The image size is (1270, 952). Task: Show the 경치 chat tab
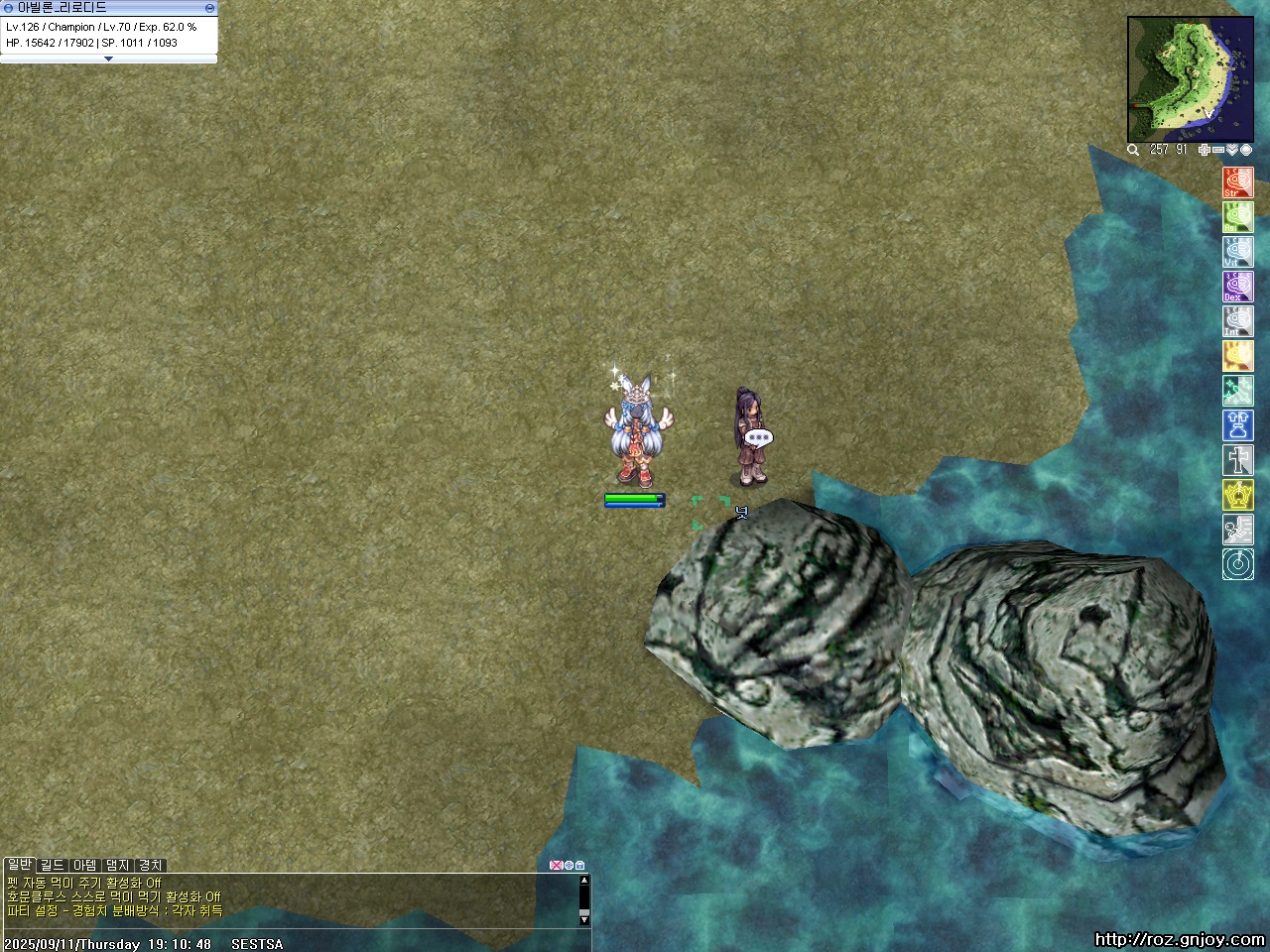pyautogui.click(x=150, y=865)
